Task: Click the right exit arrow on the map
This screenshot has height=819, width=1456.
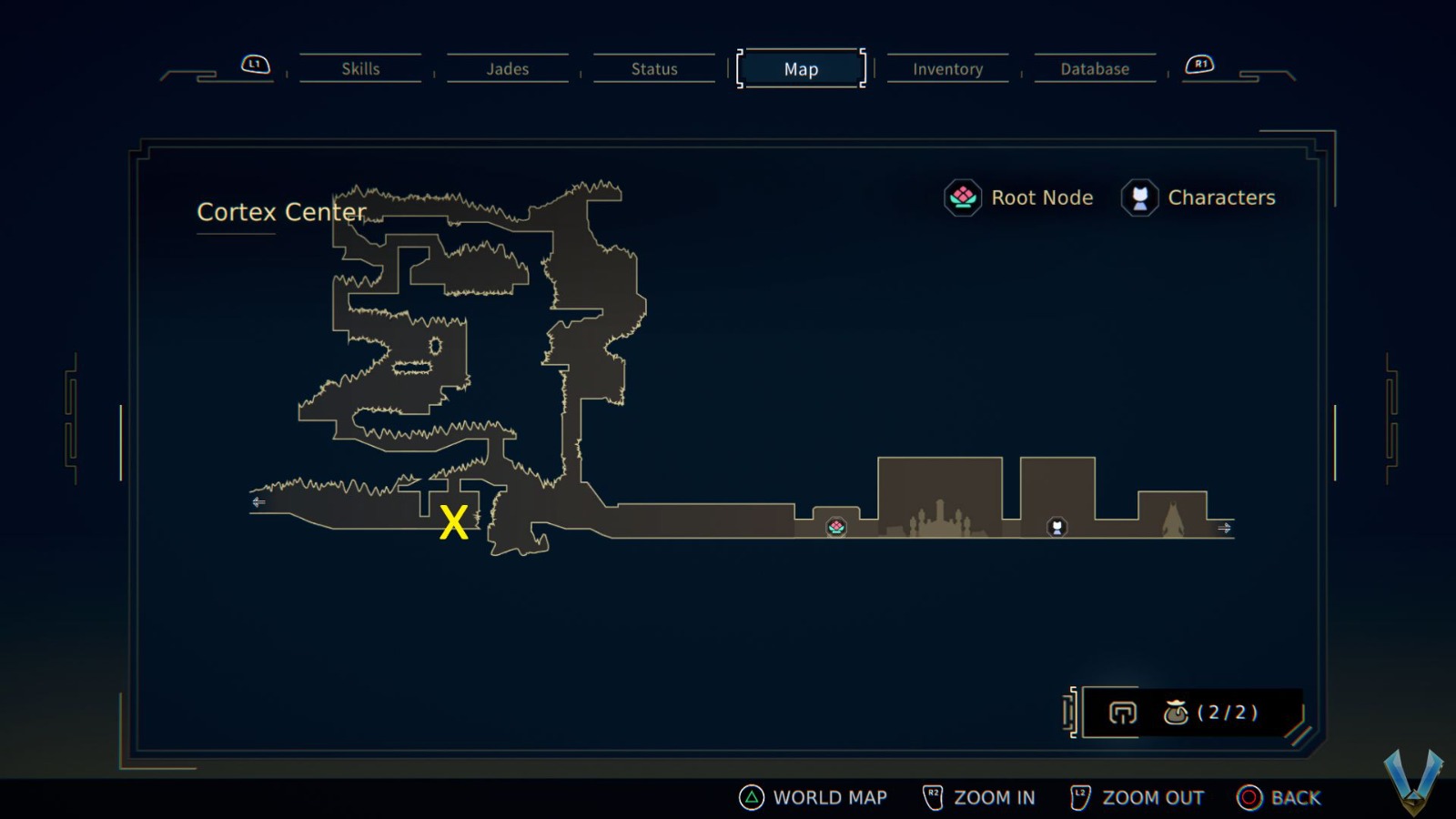Action: click(x=1225, y=528)
